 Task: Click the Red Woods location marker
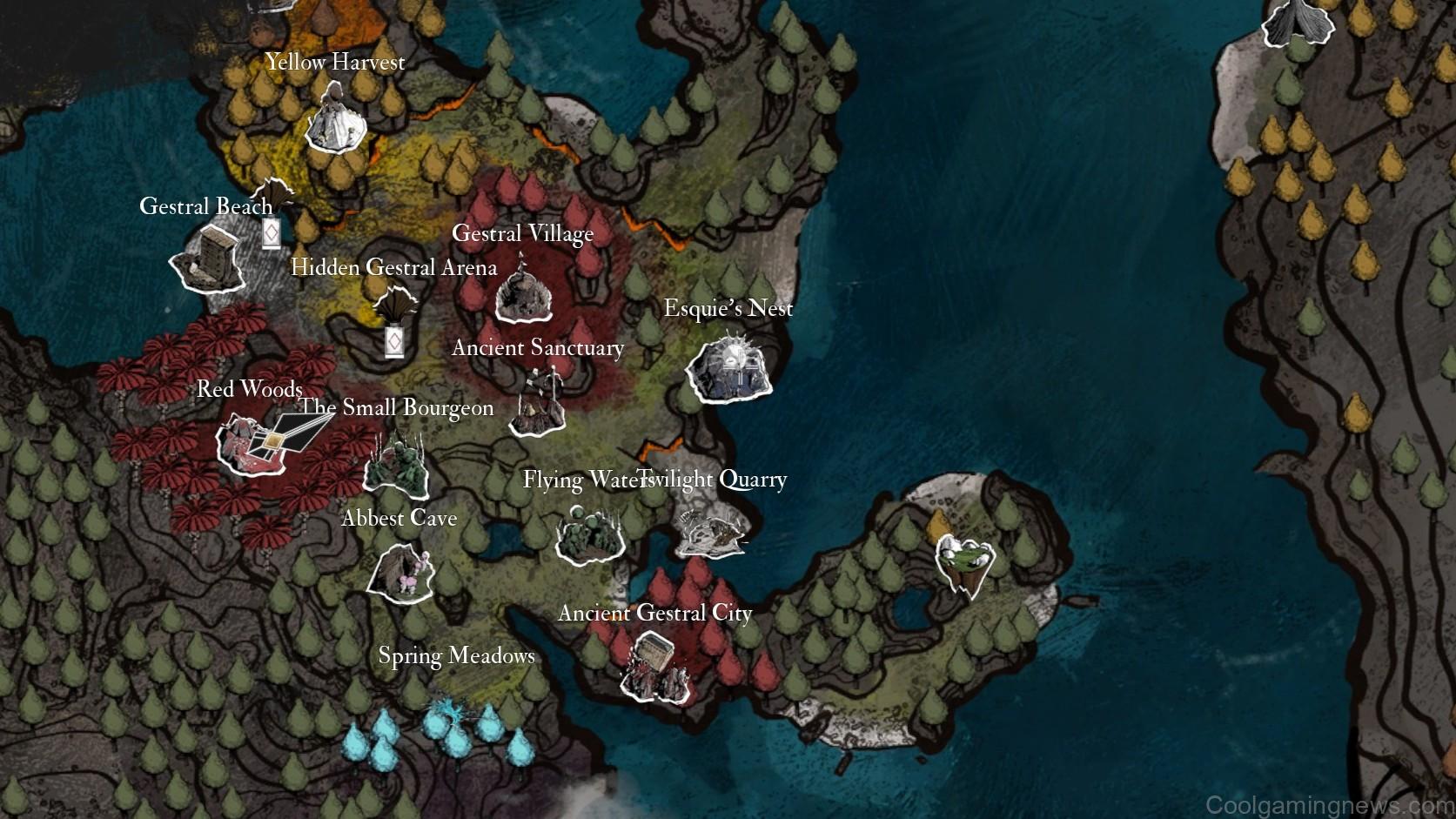pos(252,445)
